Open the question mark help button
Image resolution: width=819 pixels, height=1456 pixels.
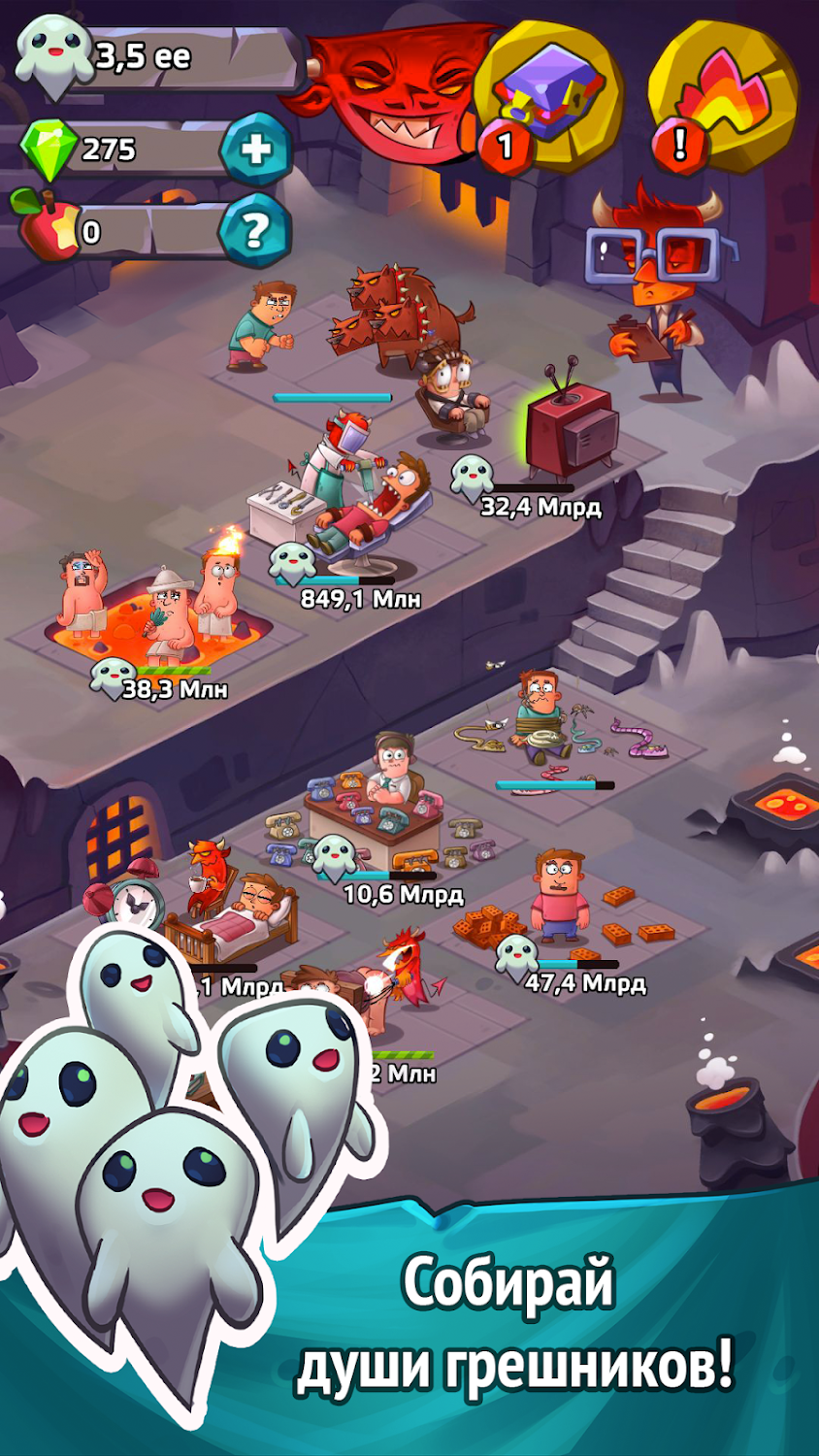(255, 231)
